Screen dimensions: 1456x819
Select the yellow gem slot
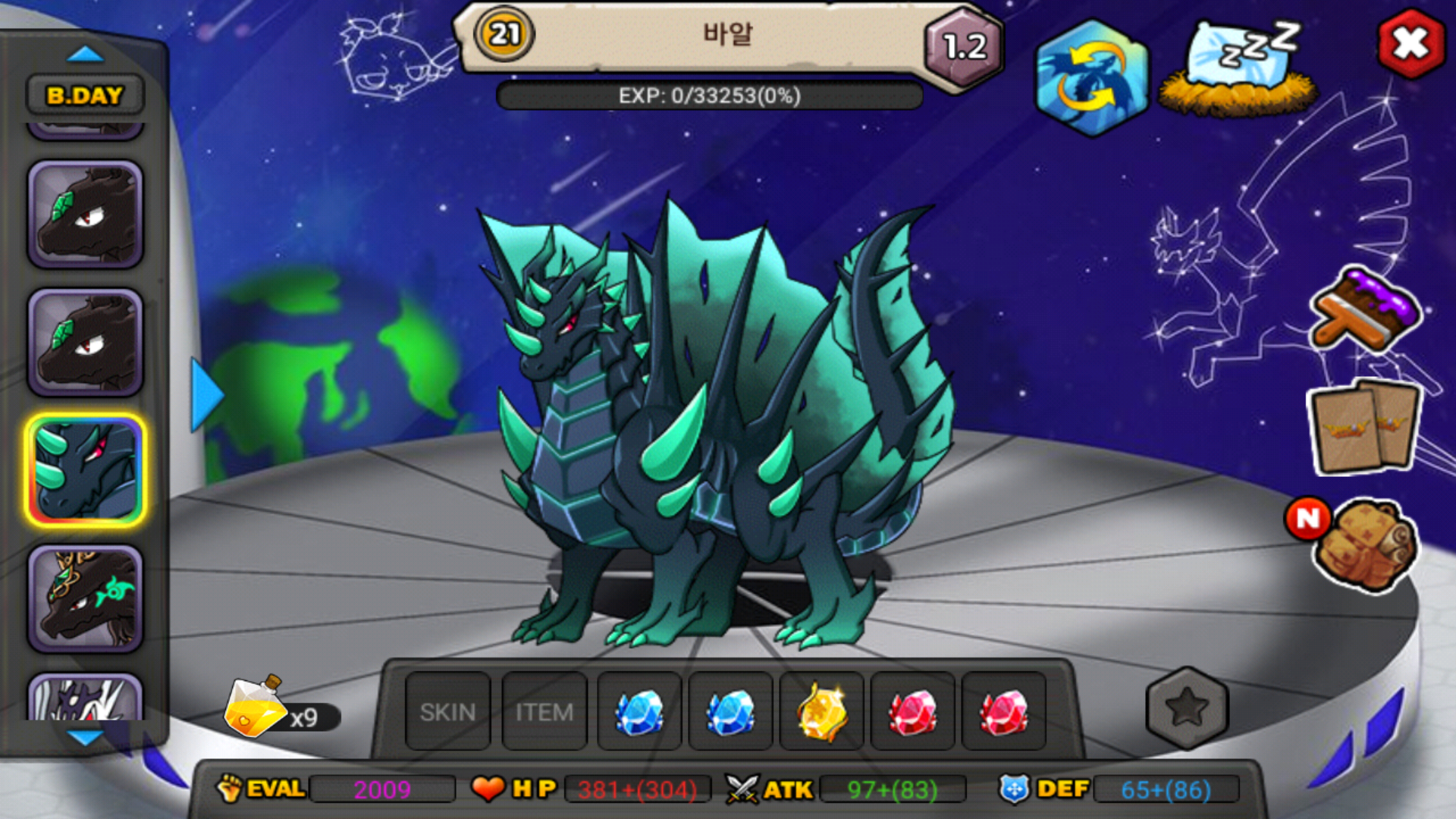click(x=821, y=711)
